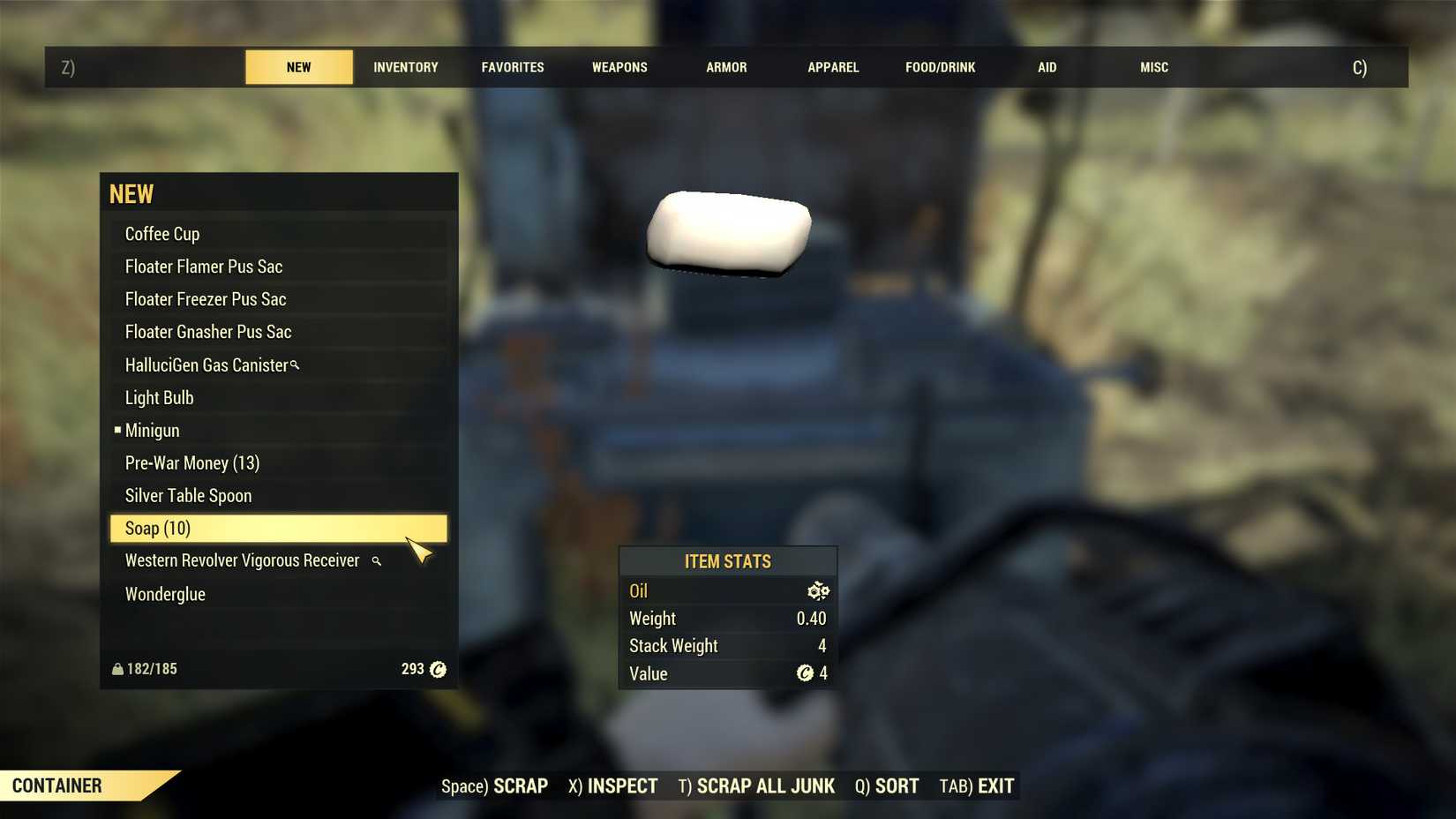Select the Wonderglue item
Screen dimensions: 1456x819
point(164,593)
